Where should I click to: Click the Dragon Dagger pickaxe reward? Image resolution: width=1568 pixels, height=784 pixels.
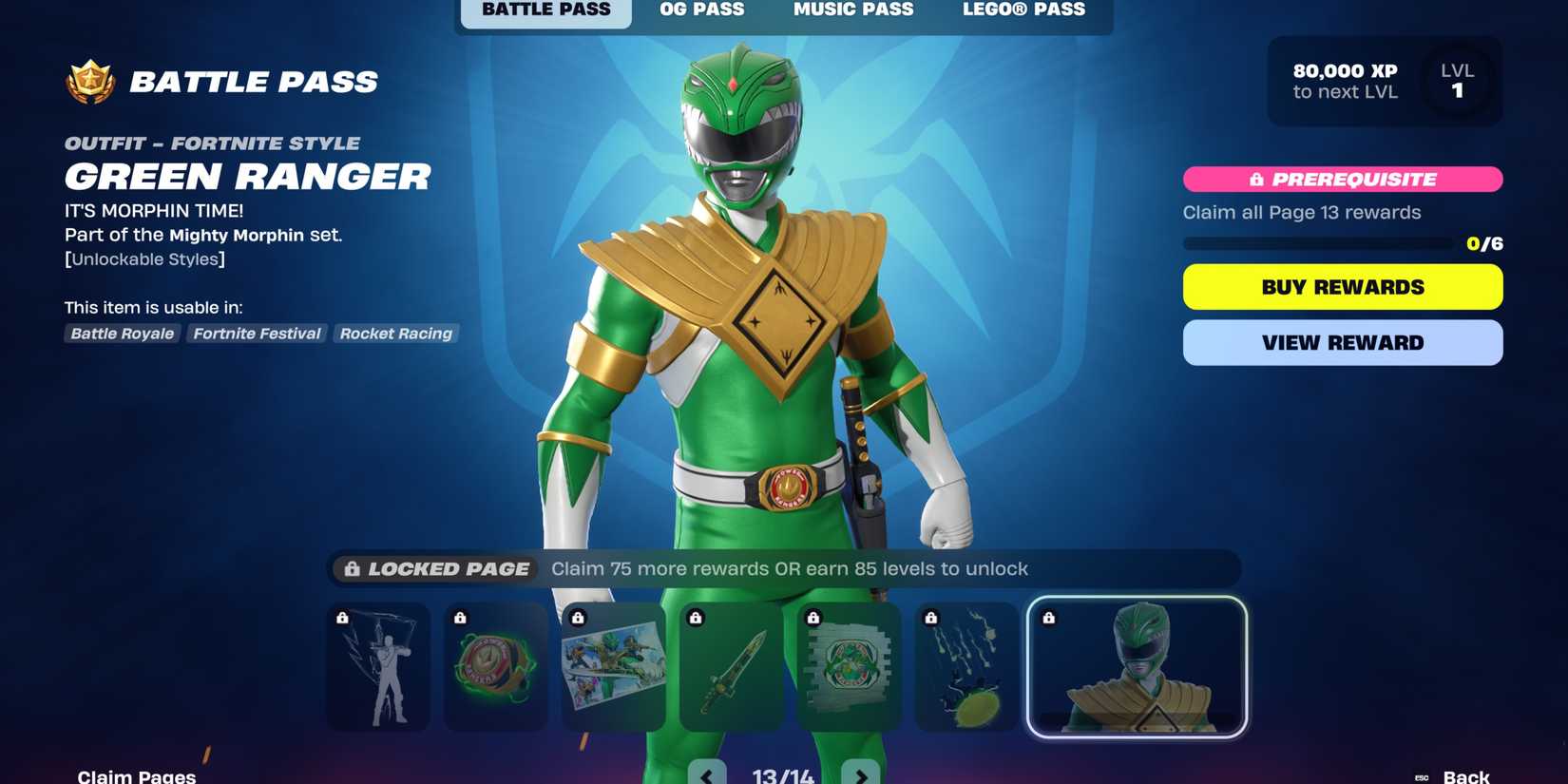click(x=731, y=666)
